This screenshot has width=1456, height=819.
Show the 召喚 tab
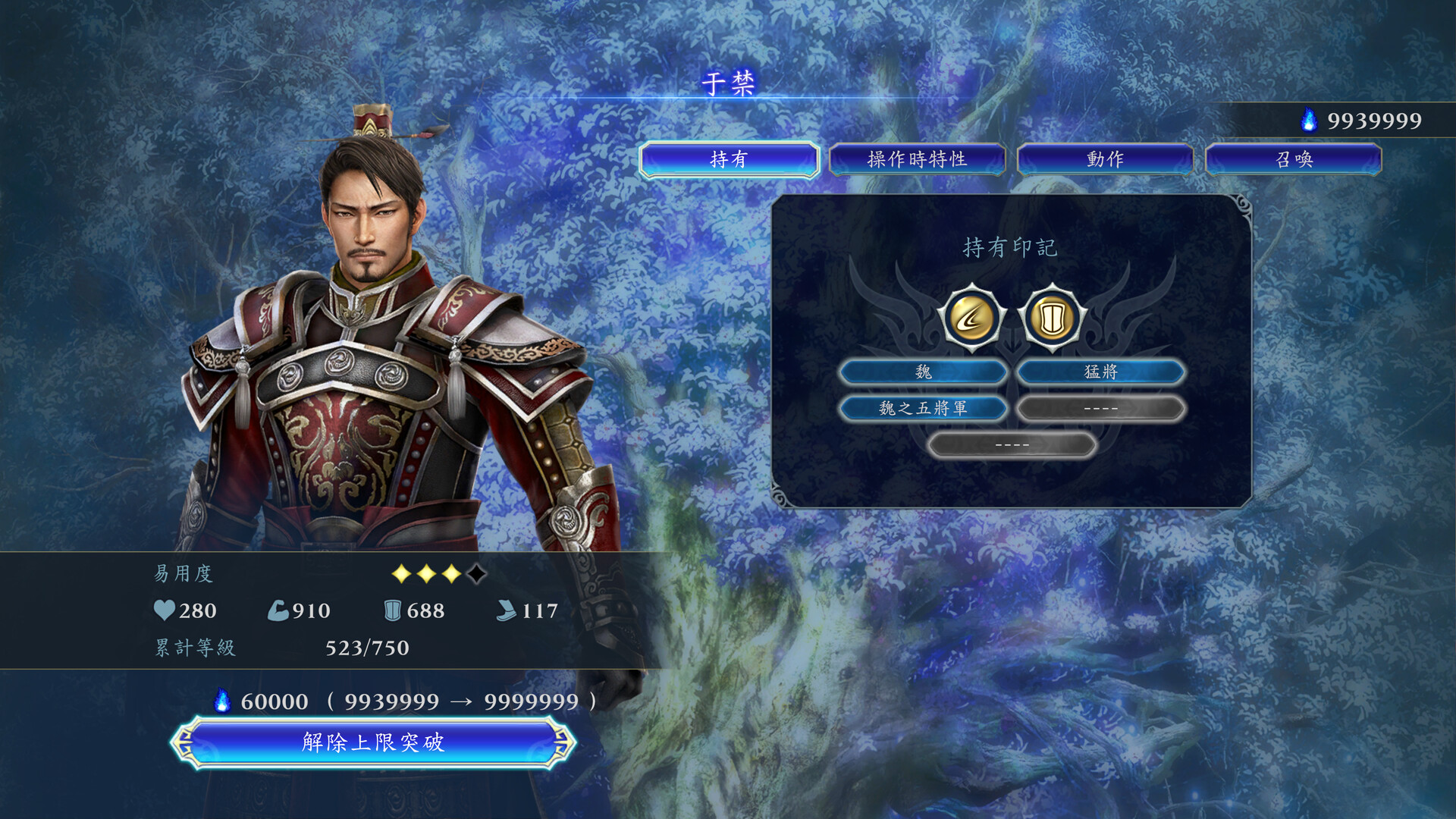pos(1293,159)
